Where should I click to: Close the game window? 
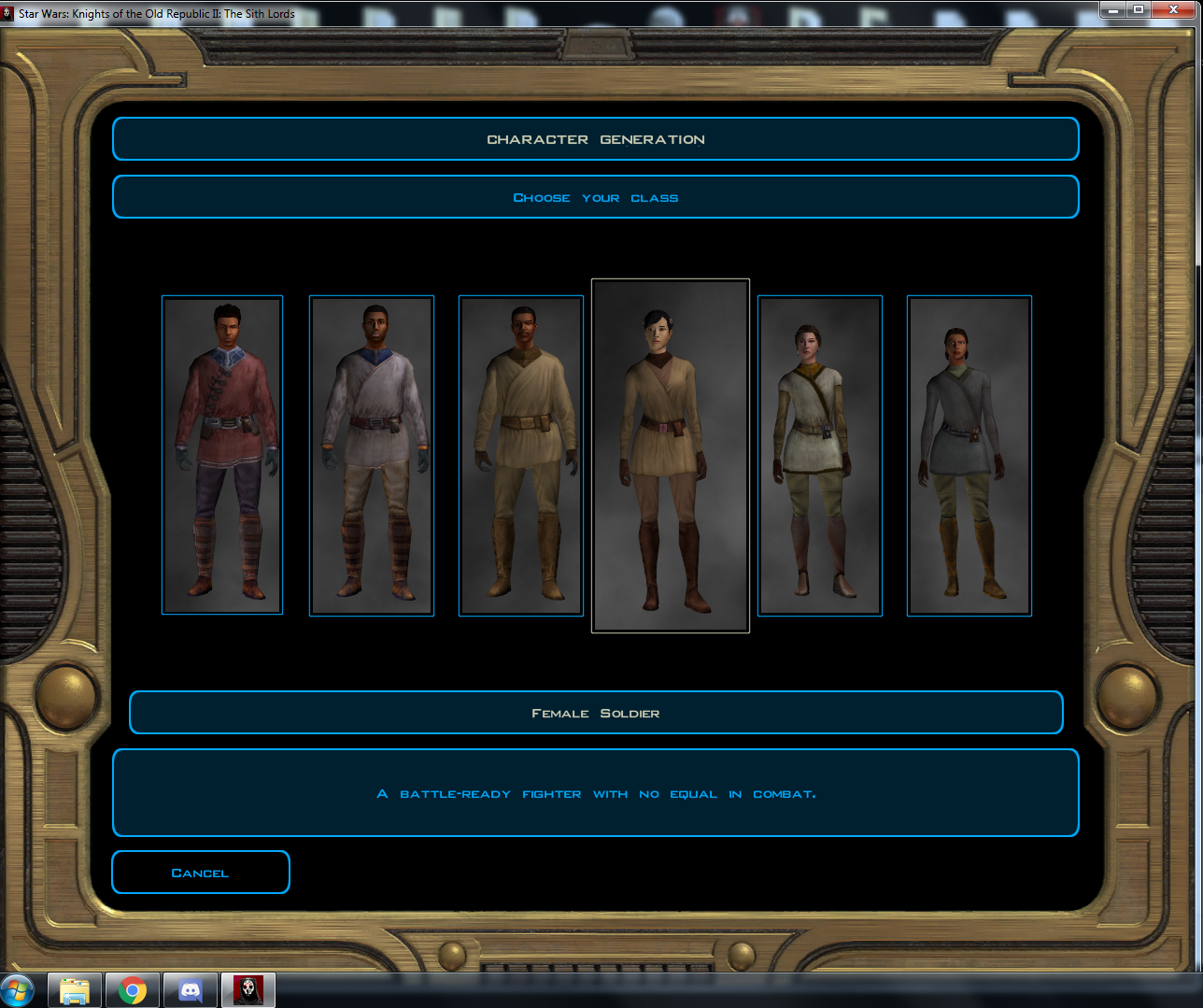tap(1178, 9)
